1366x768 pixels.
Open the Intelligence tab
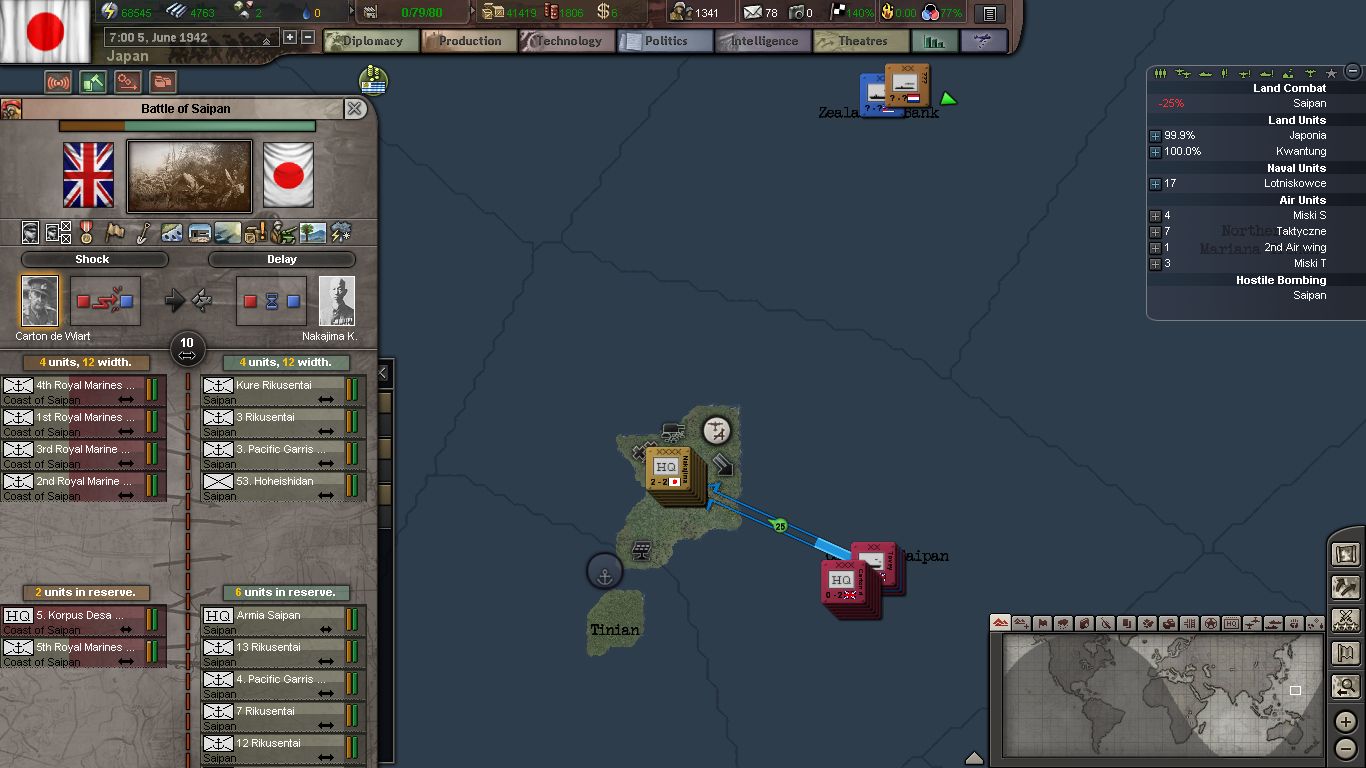763,41
